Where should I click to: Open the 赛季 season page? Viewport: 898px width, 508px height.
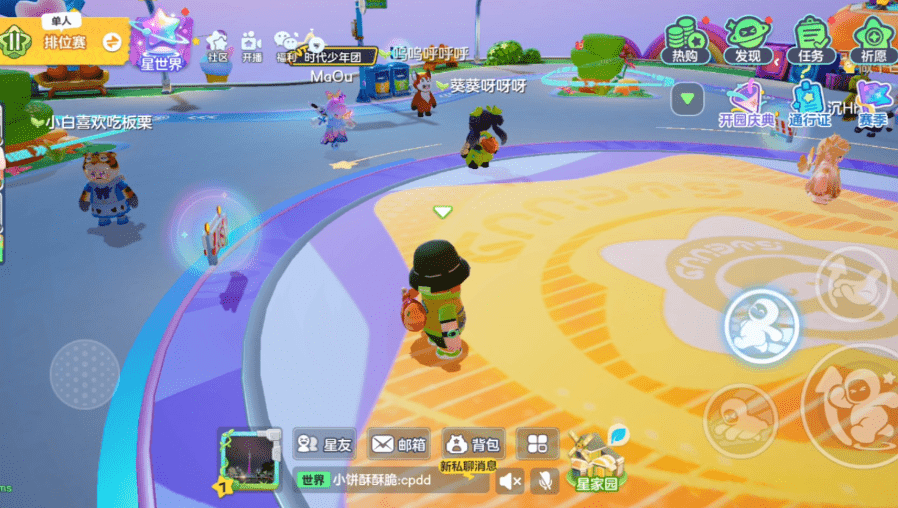[872, 106]
